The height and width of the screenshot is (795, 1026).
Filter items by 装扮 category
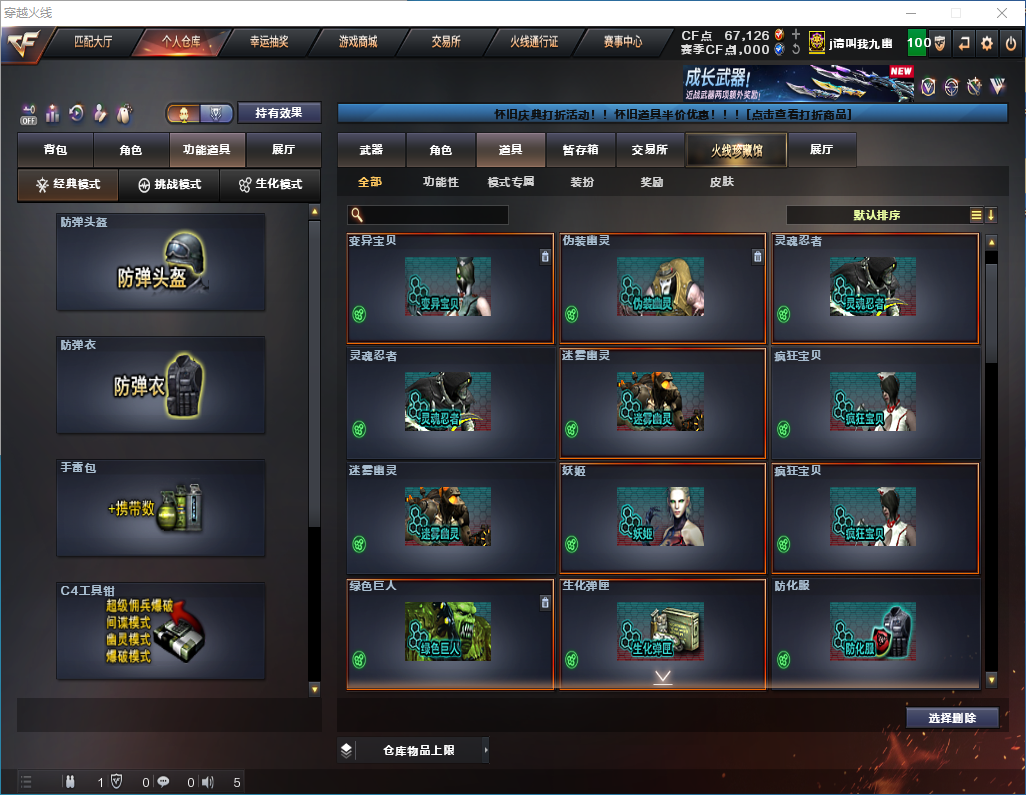[x=582, y=182]
